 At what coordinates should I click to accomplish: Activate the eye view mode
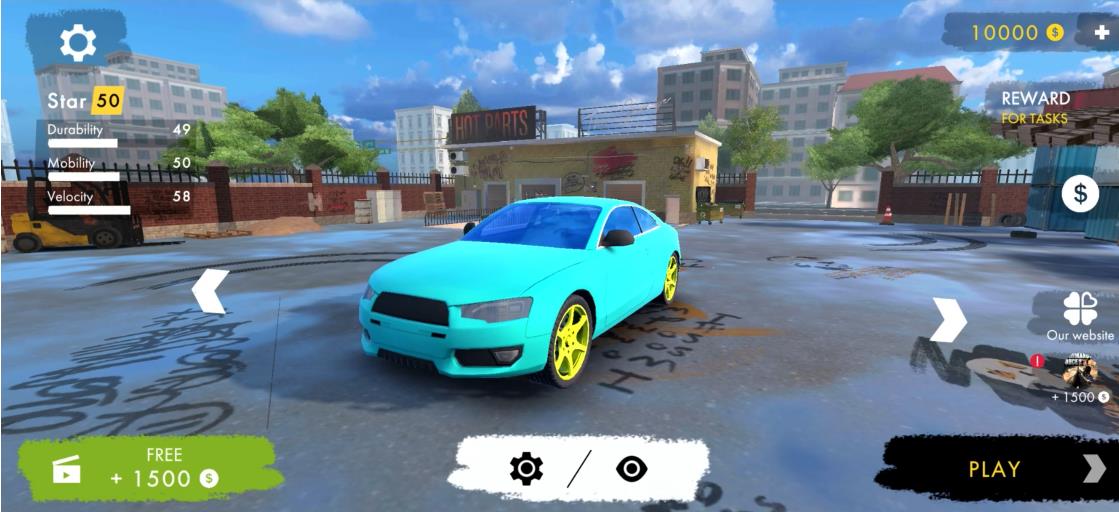point(632,468)
